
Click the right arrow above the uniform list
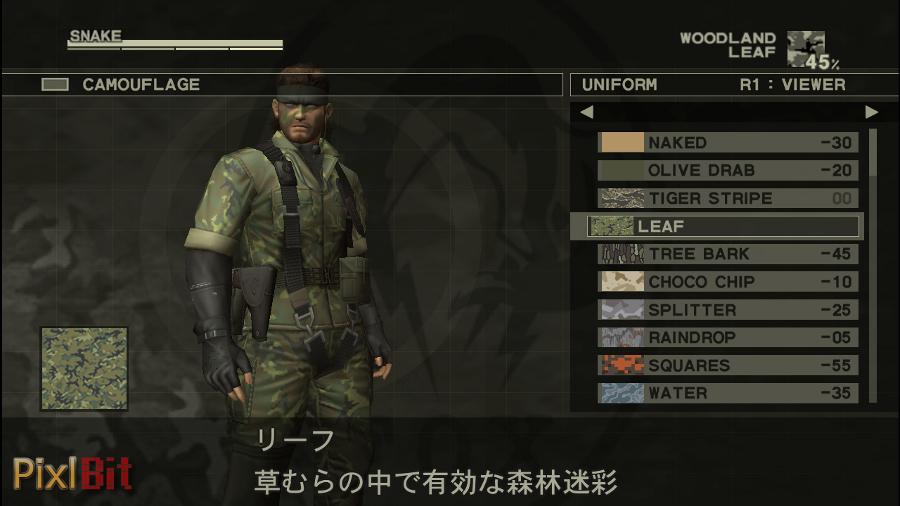pyautogui.click(x=871, y=112)
